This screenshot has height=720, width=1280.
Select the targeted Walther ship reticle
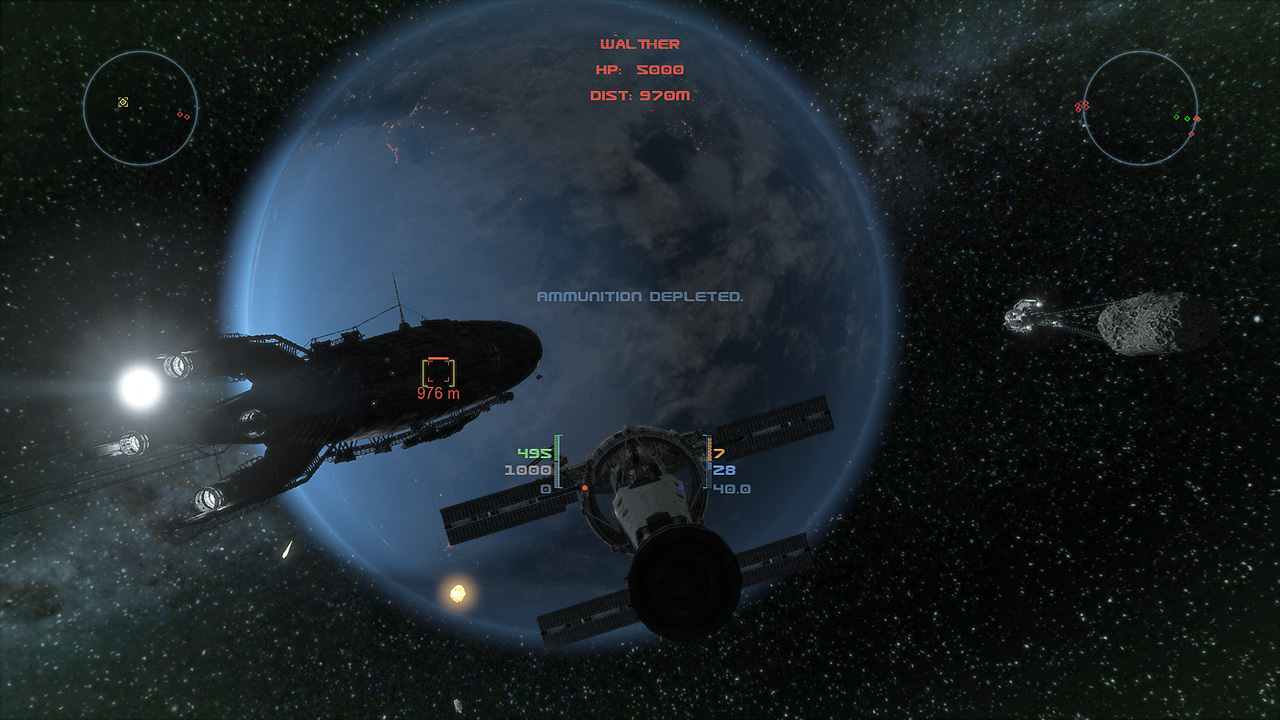440,371
